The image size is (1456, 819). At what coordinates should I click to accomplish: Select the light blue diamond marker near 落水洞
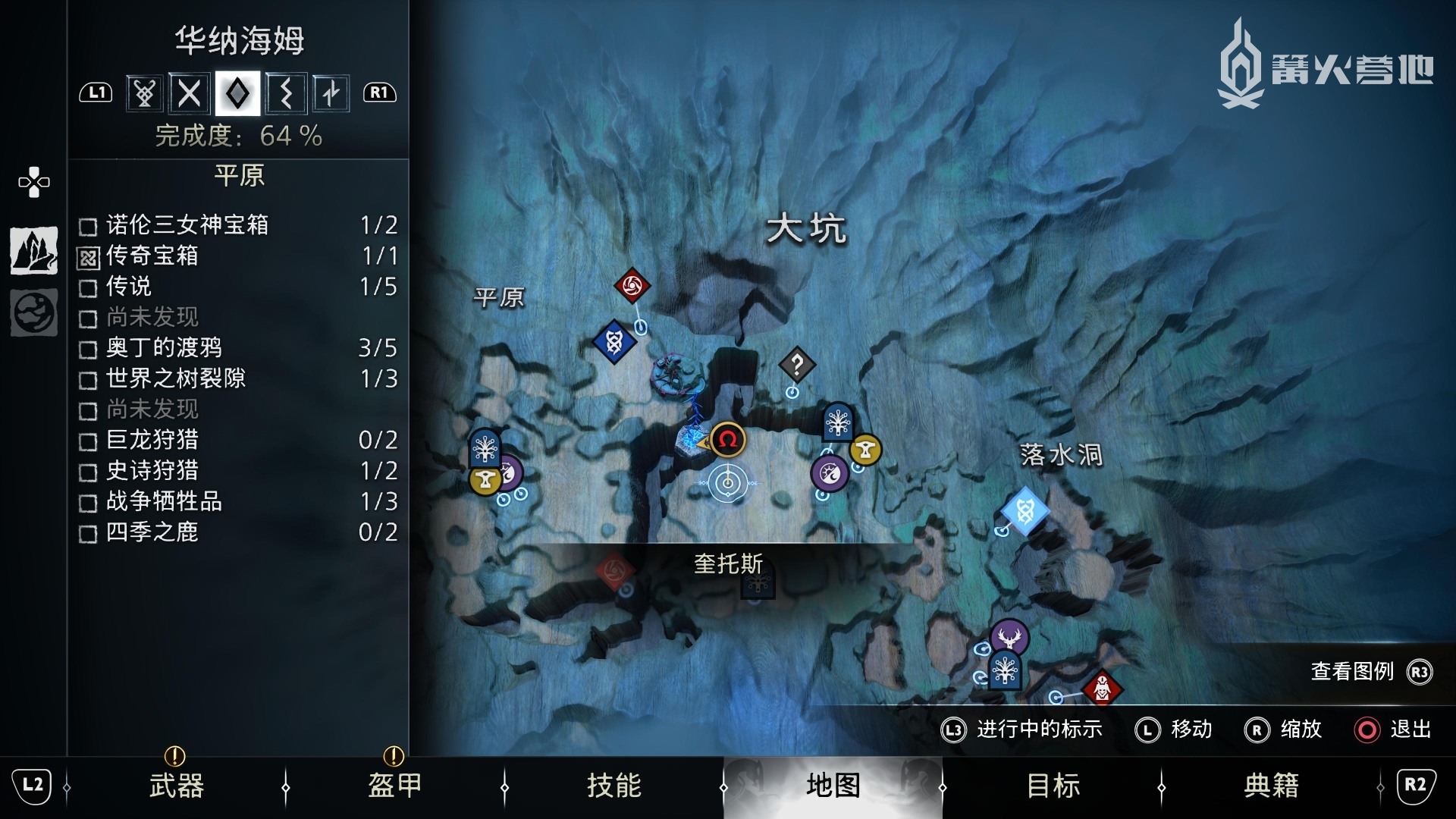[x=1025, y=512]
